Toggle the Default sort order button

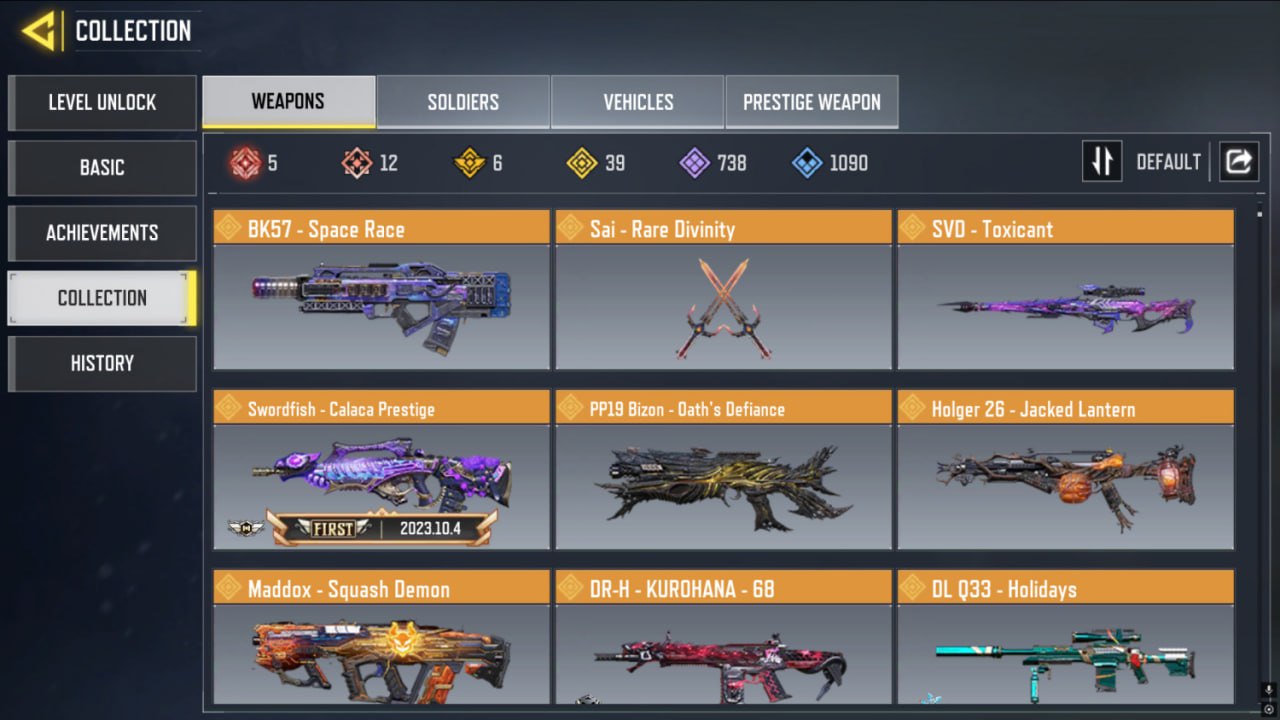1102,162
